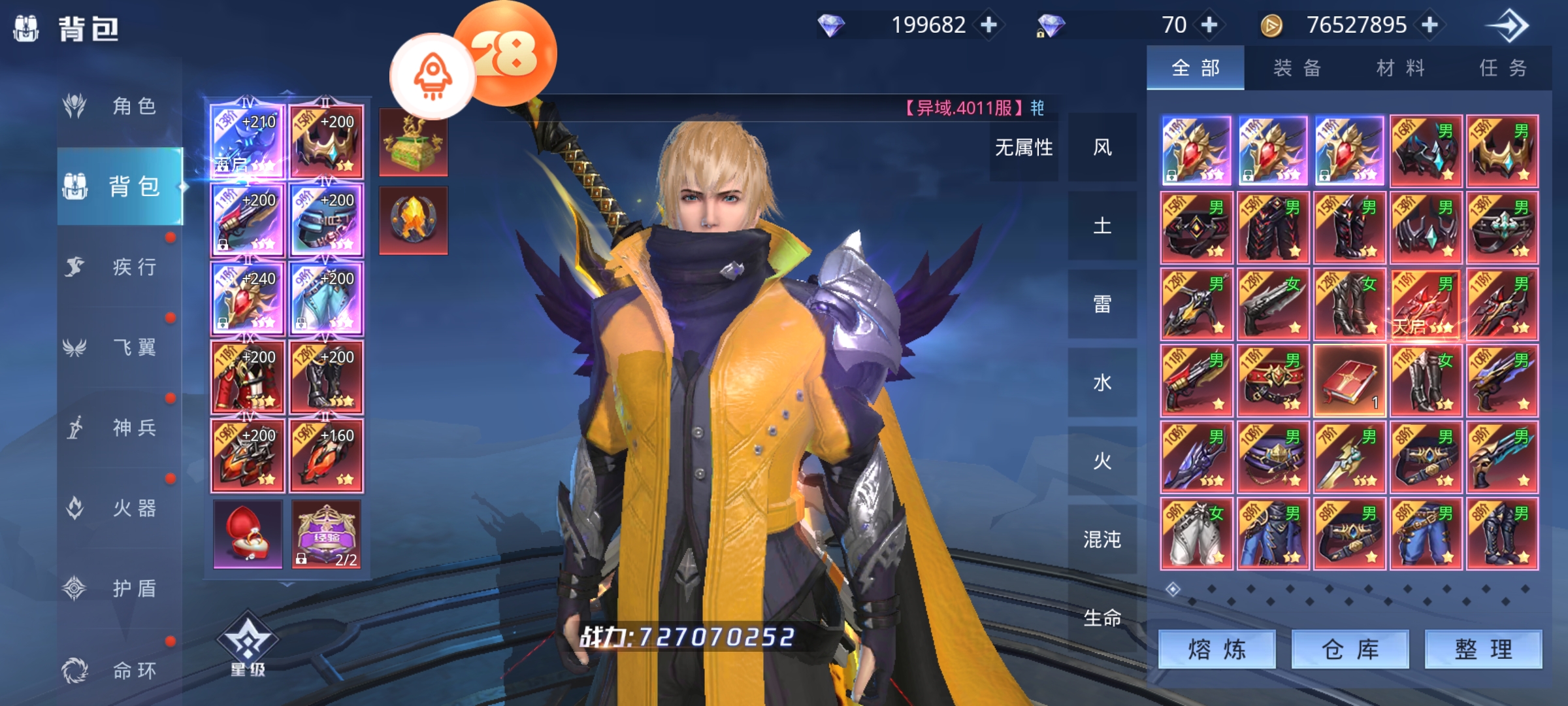
Task: Select the red book item in bag
Action: point(1349,381)
